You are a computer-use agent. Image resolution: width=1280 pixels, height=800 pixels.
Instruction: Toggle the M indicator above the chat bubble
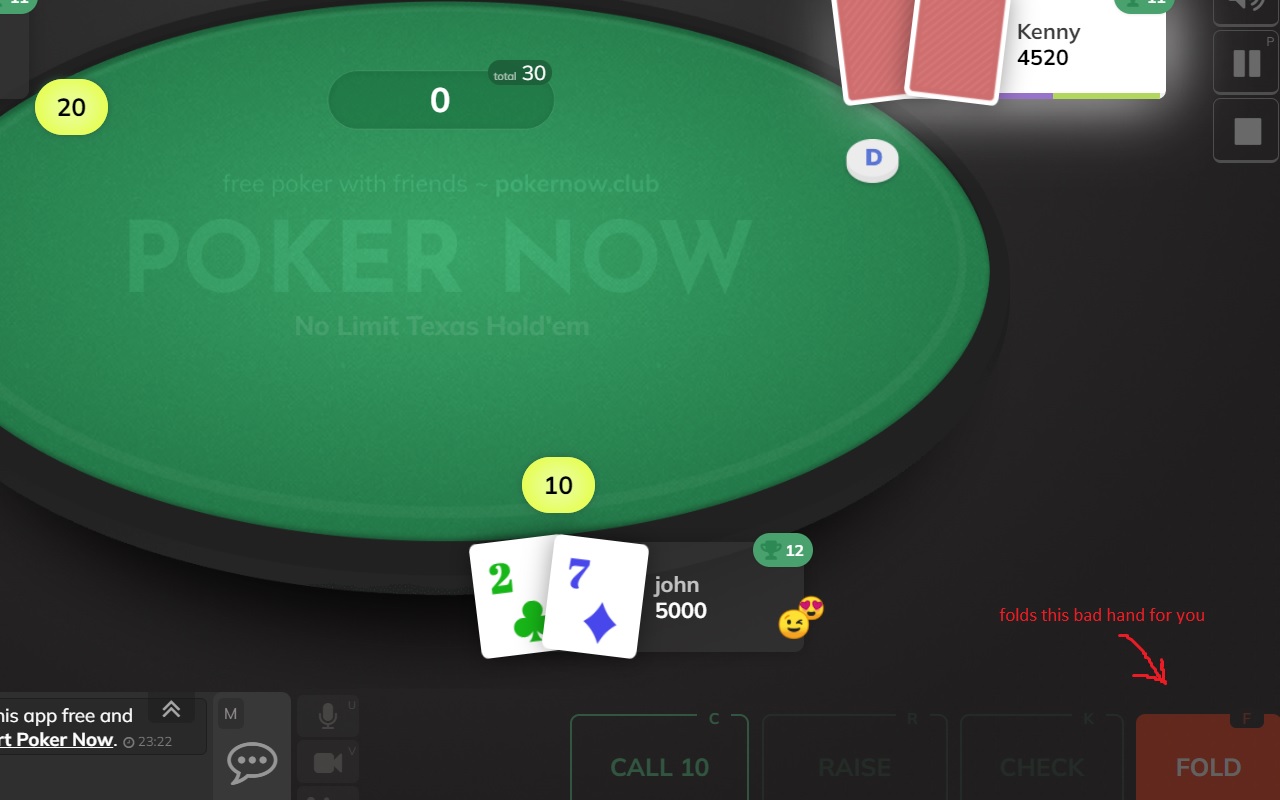232,714
